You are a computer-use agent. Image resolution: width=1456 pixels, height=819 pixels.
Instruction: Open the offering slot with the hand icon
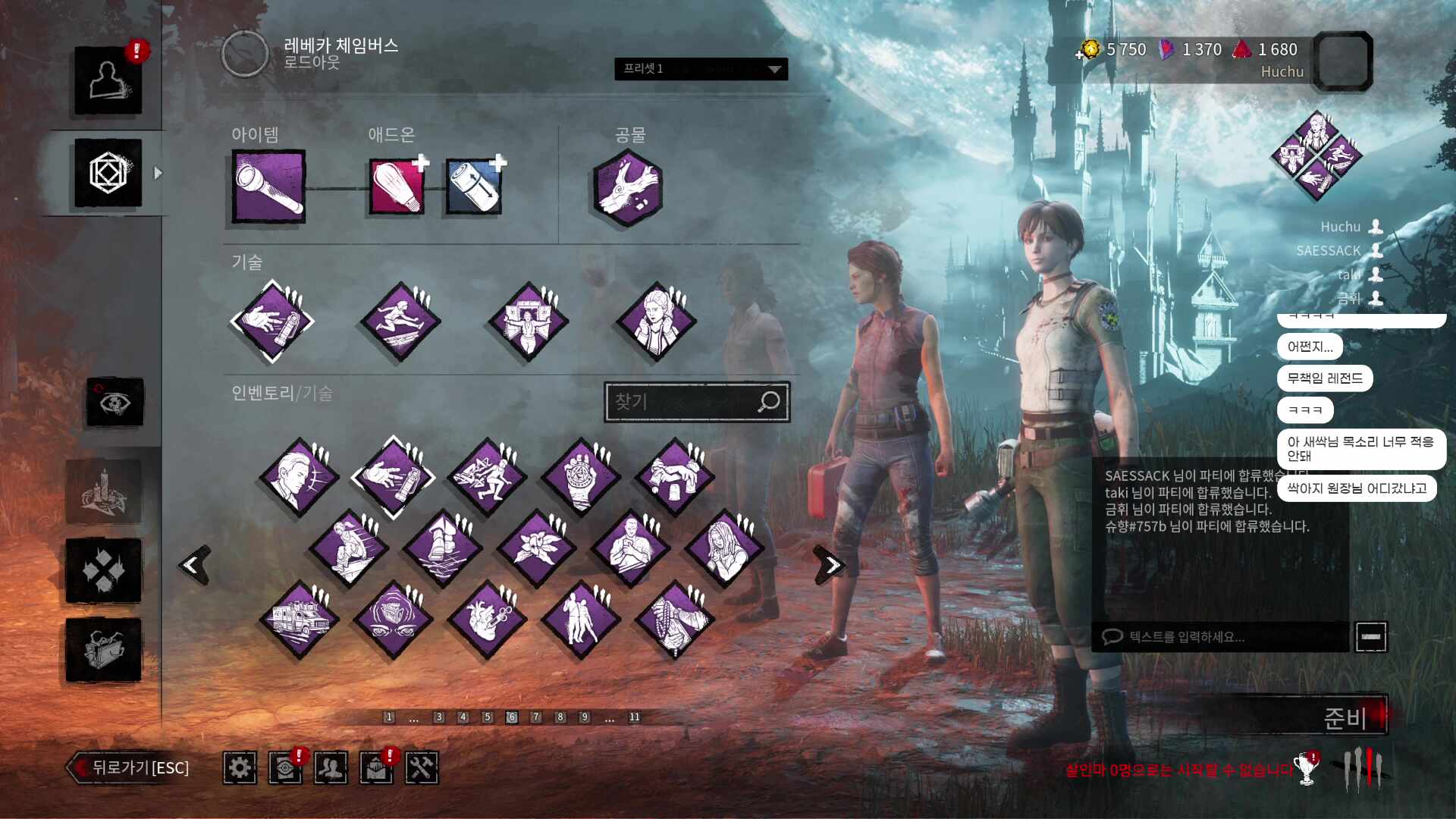[x=627, y=187]
